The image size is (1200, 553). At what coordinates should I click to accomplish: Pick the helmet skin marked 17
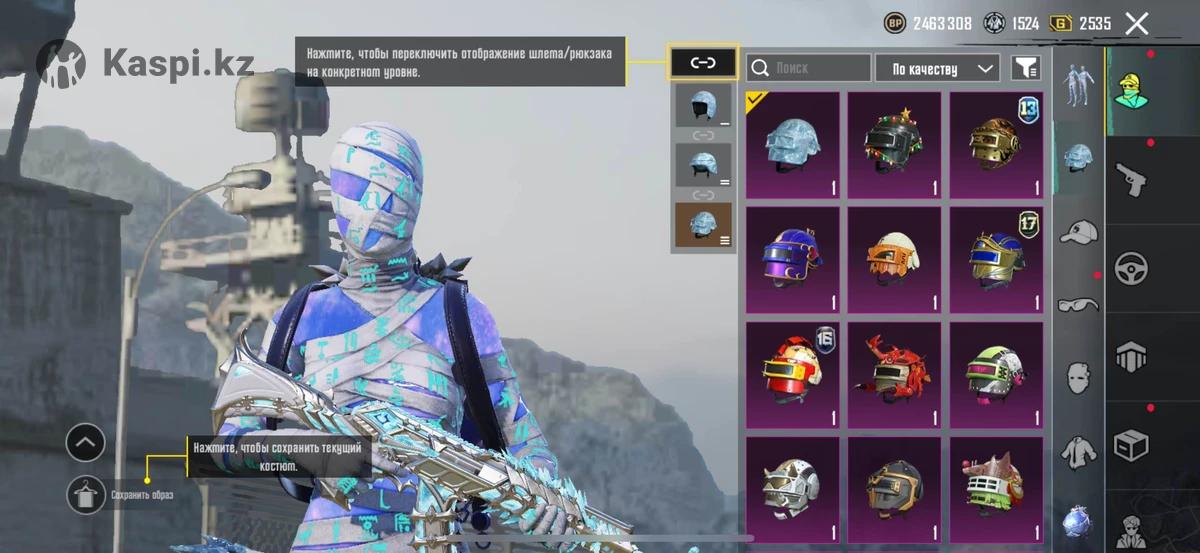click(996, 260)
